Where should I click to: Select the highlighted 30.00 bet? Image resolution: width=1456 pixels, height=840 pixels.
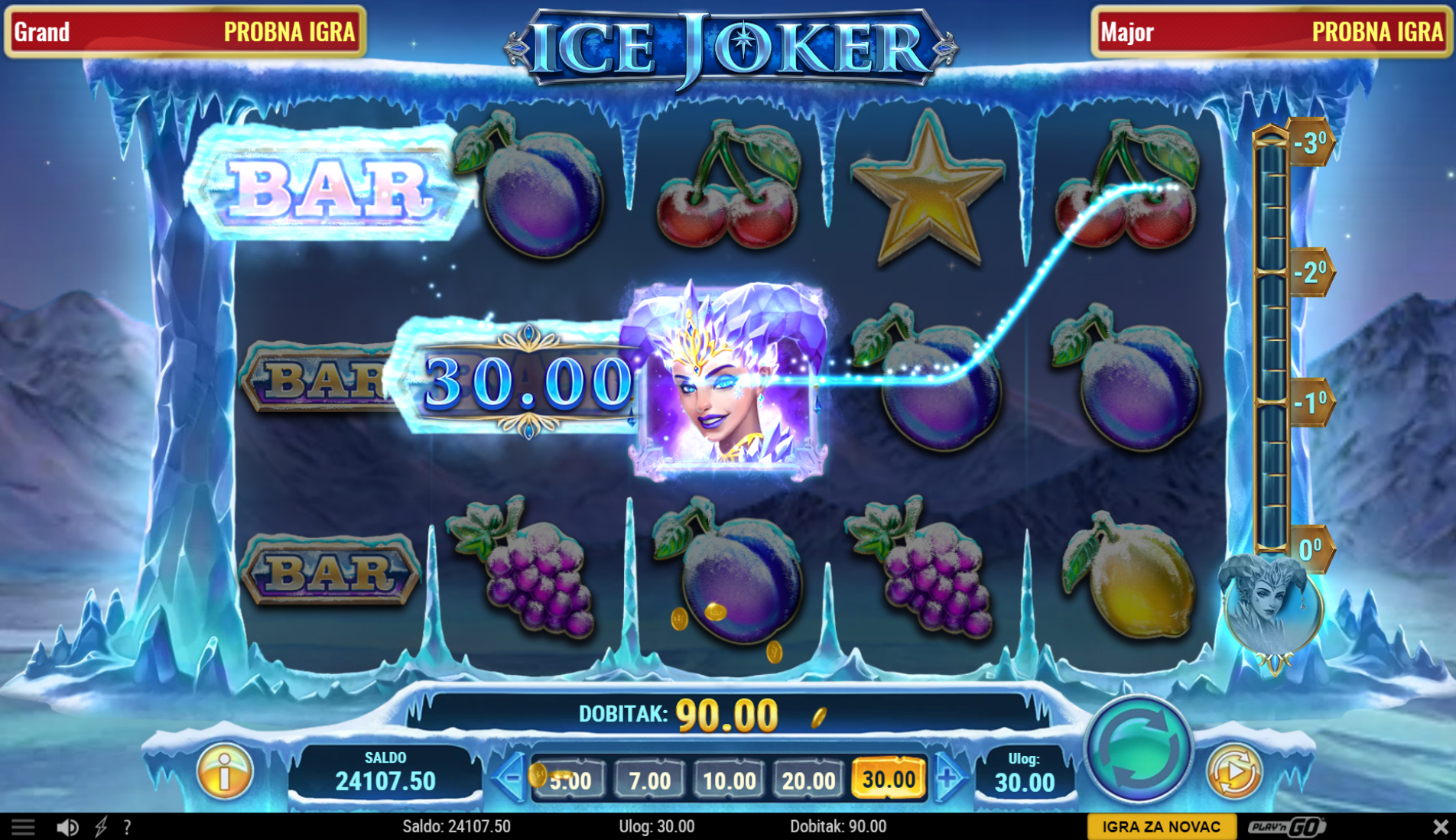point(889,780)
